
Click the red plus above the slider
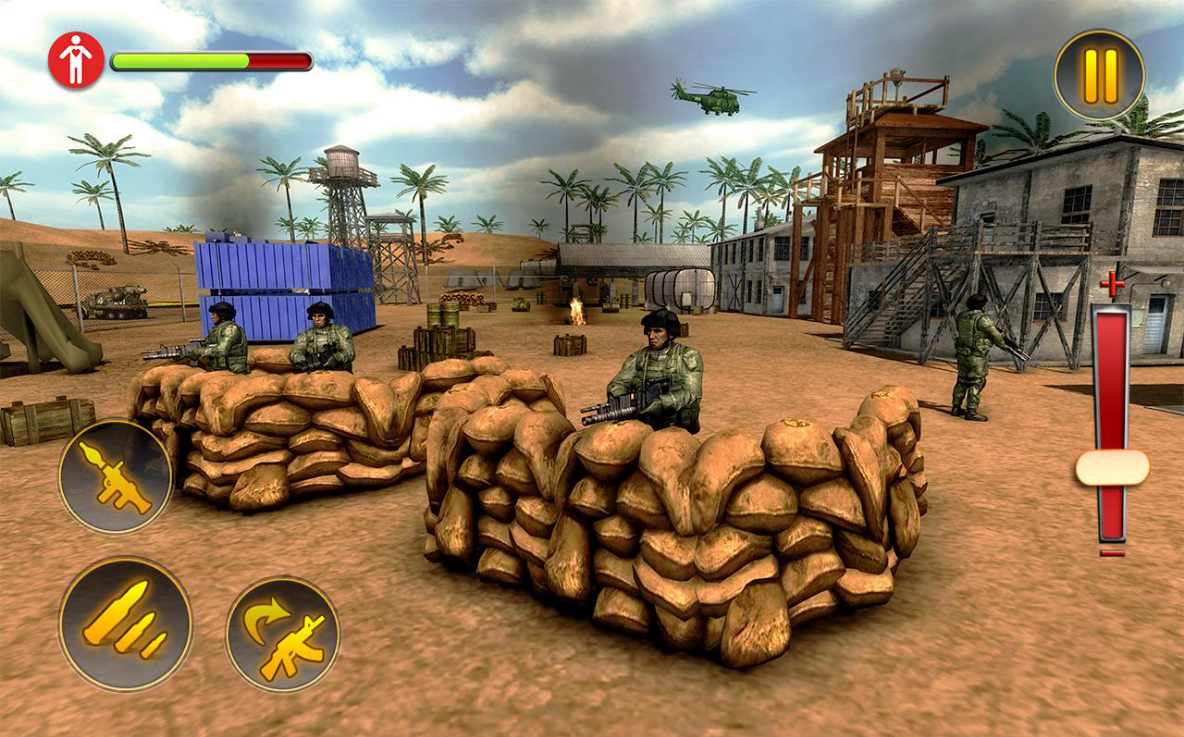tap(1112, 284)
